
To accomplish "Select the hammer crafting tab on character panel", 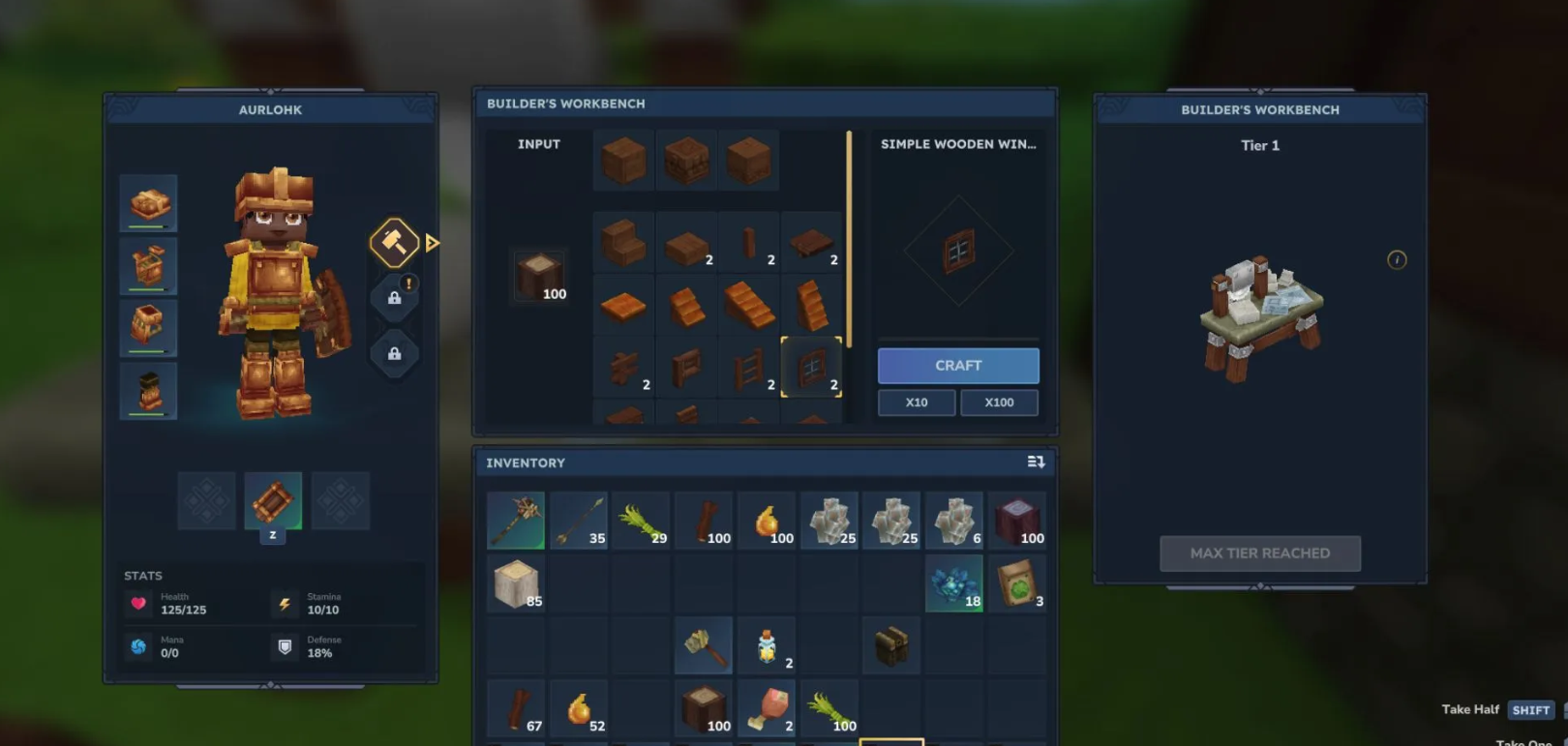I will [x=394, y=242].
